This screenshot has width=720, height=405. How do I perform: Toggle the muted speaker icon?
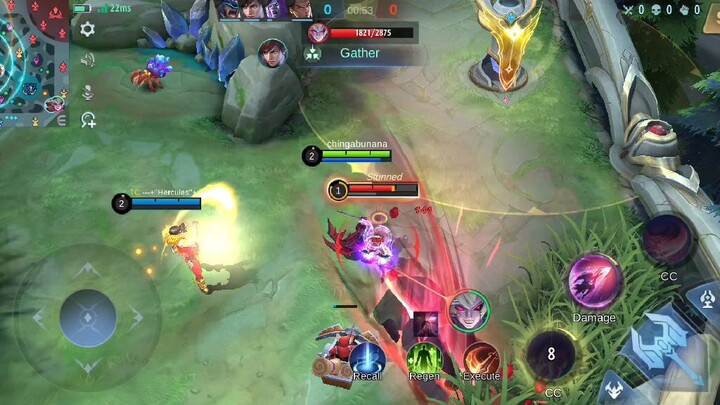[88, 60]
